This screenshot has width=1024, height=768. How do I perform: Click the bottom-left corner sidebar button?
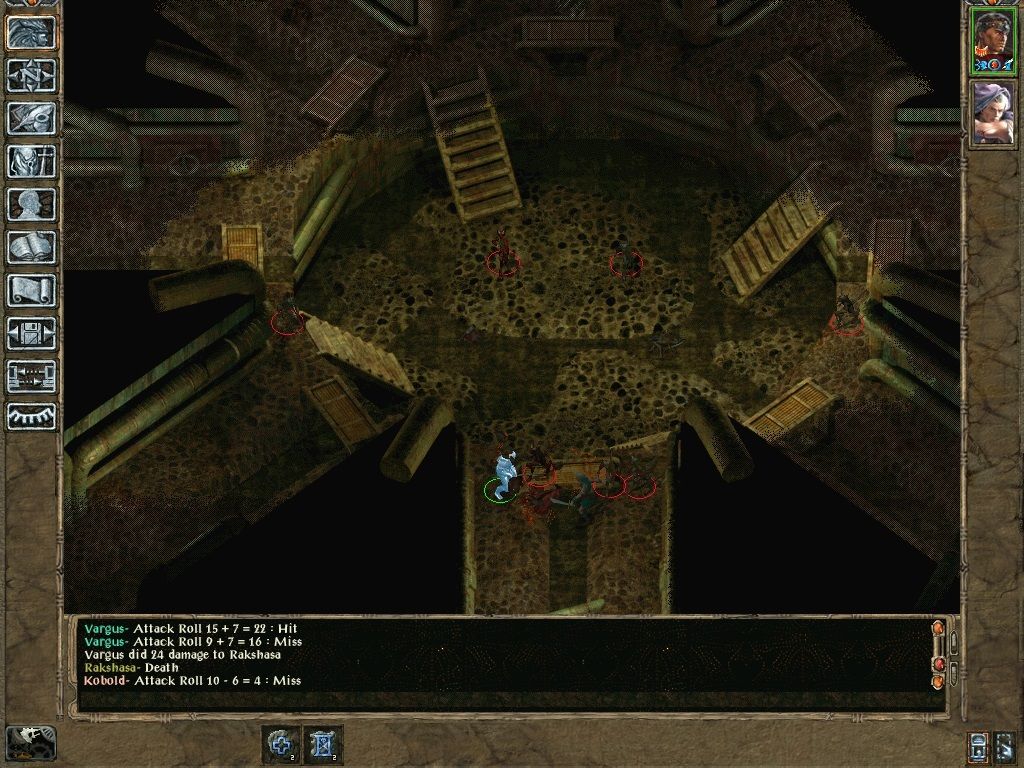(x=30, y=742)
